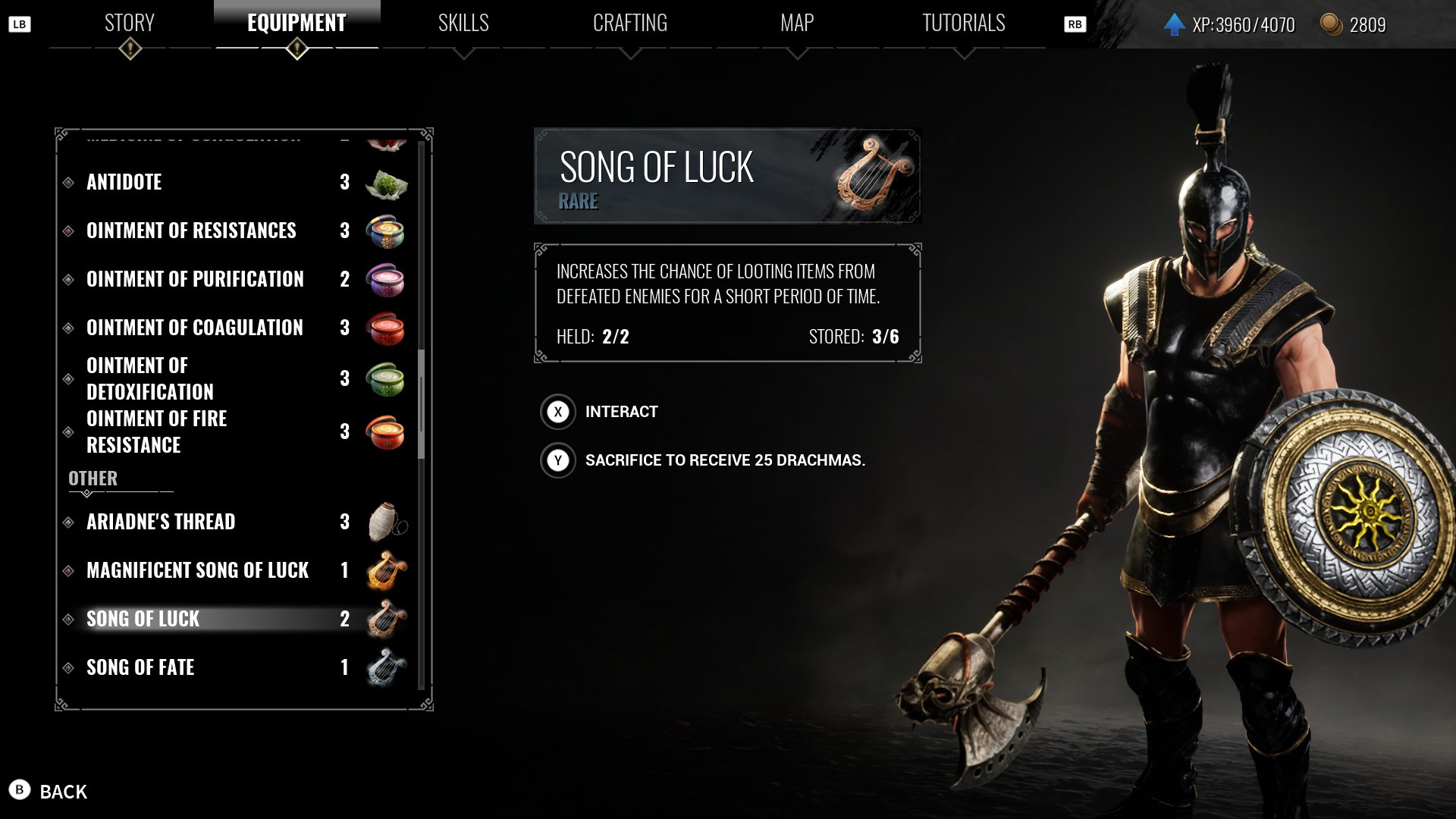Open the Equipment tab
The height and width of the screenshot is (819, 1456).
click(297, 24)
